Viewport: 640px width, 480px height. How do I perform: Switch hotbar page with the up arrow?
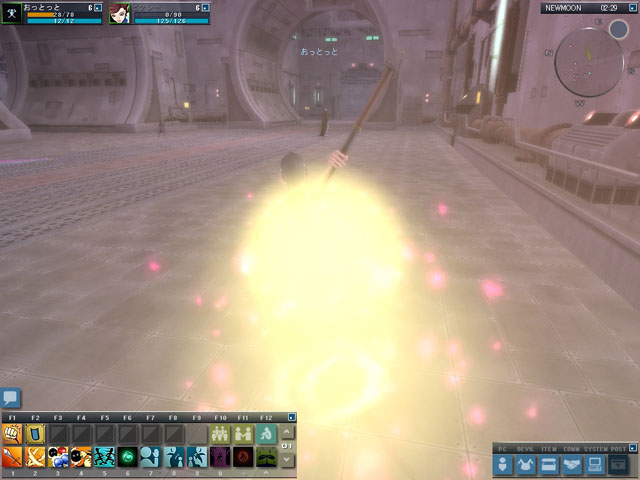point(288,431)
